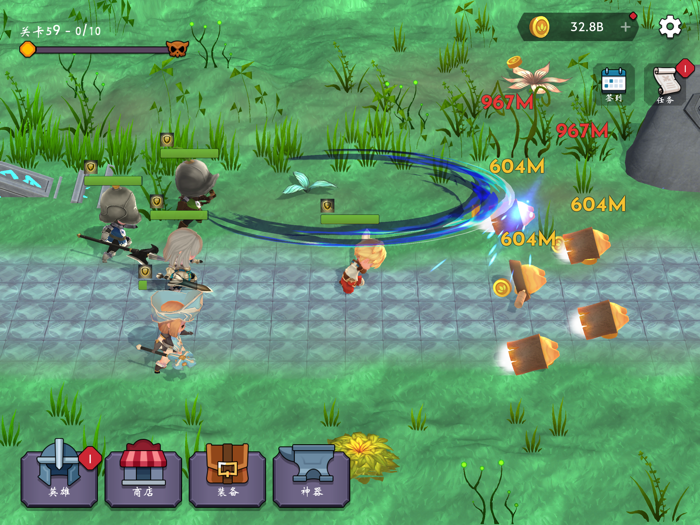
Task: Open the Artifact (神器) anvil menu
Action: pos(311,473)
